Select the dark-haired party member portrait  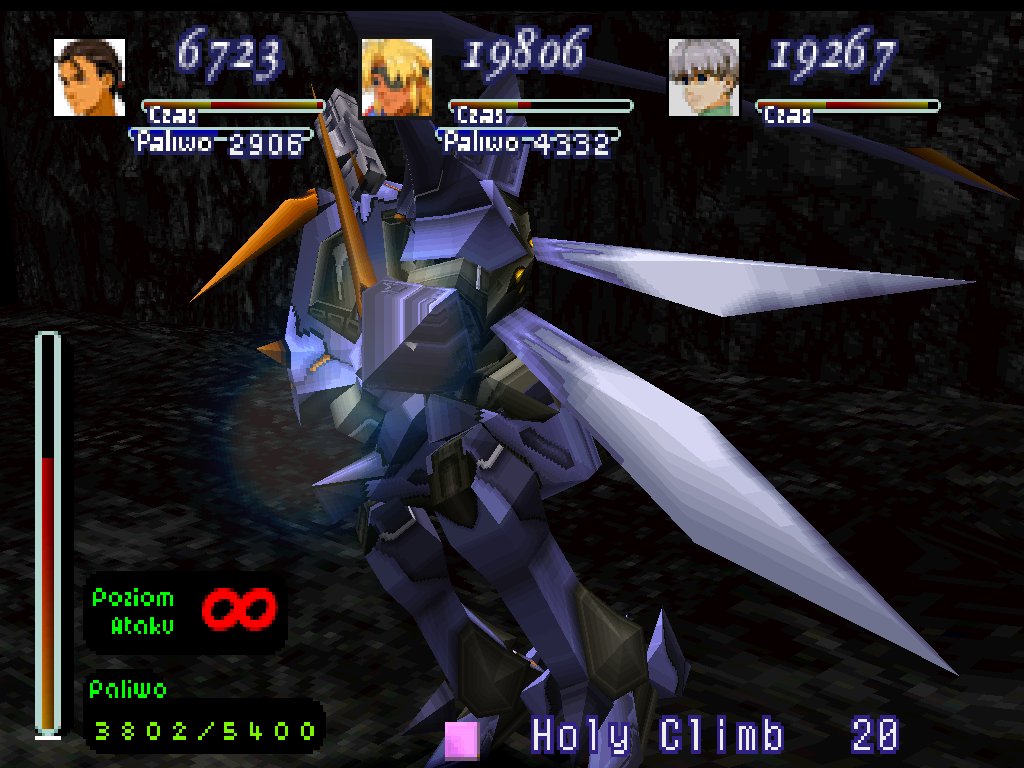[89, 77]
